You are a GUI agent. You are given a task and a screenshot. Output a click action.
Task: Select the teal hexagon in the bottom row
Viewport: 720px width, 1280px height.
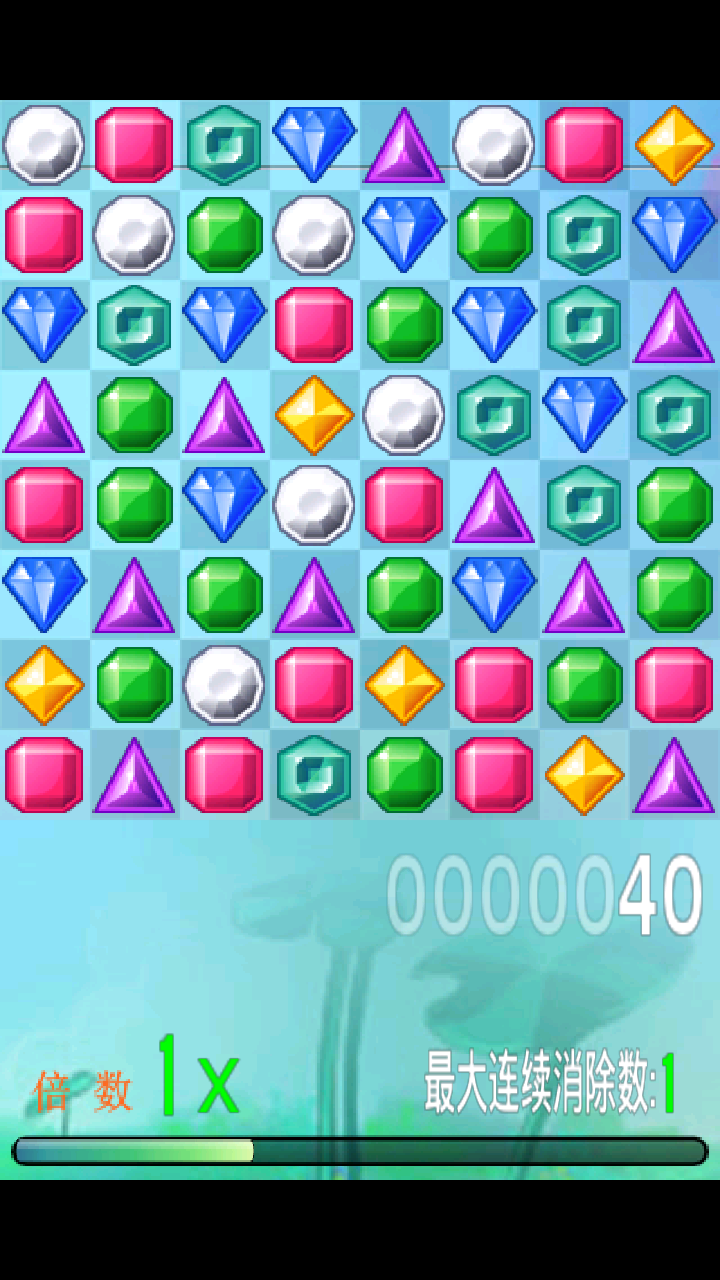[314, 775]
